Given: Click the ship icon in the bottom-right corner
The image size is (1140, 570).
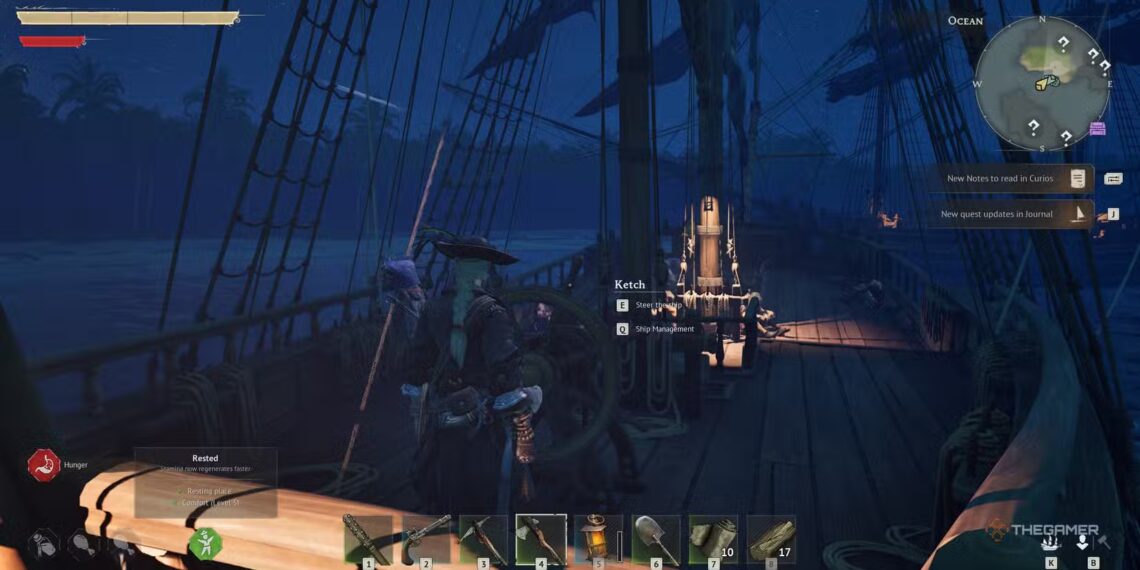Looking at the screenshot, I should click(x=1050, y=542).
